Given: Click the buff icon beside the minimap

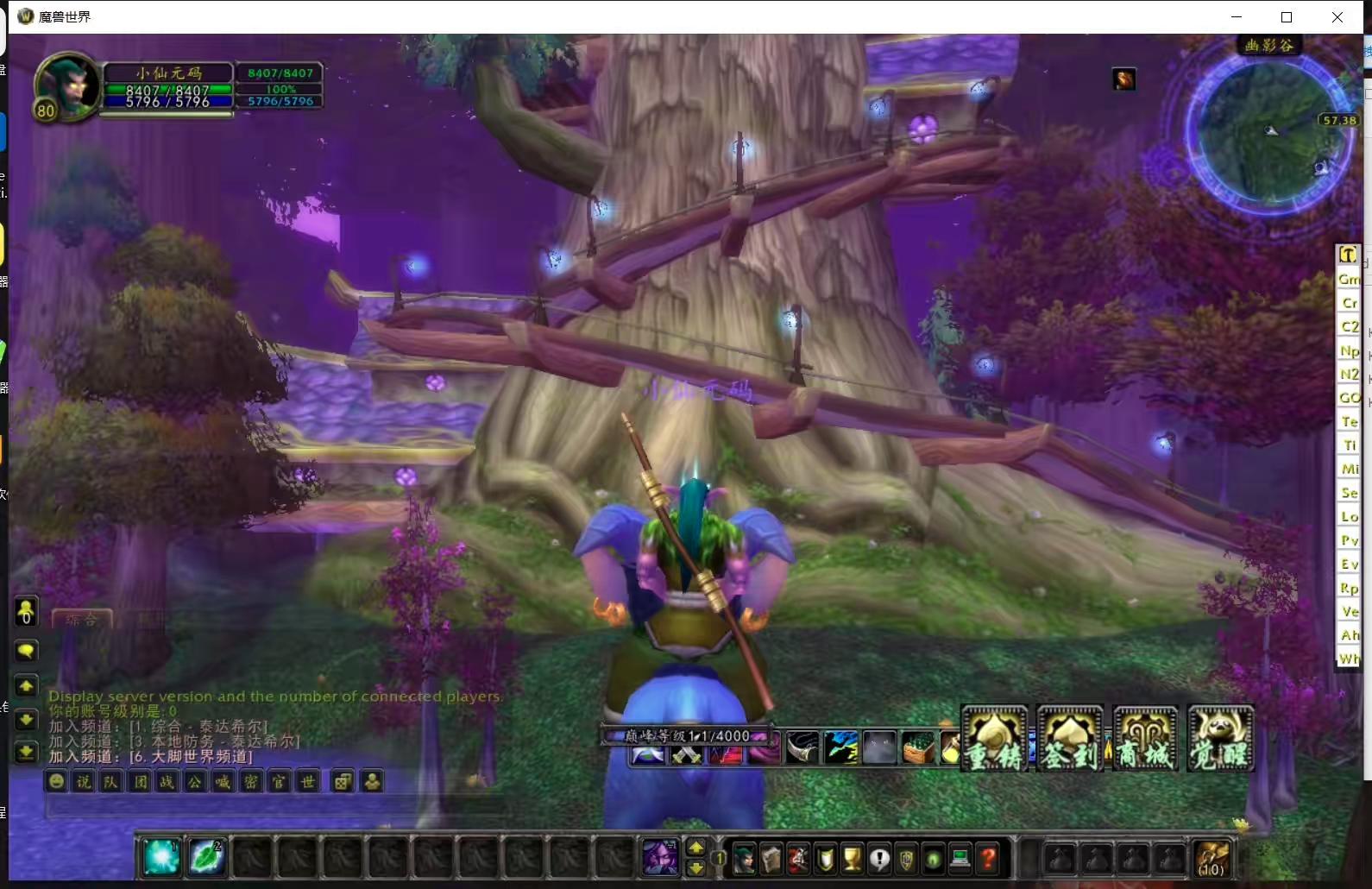Looking at the screenshot, I should (x=1123, y=80).
